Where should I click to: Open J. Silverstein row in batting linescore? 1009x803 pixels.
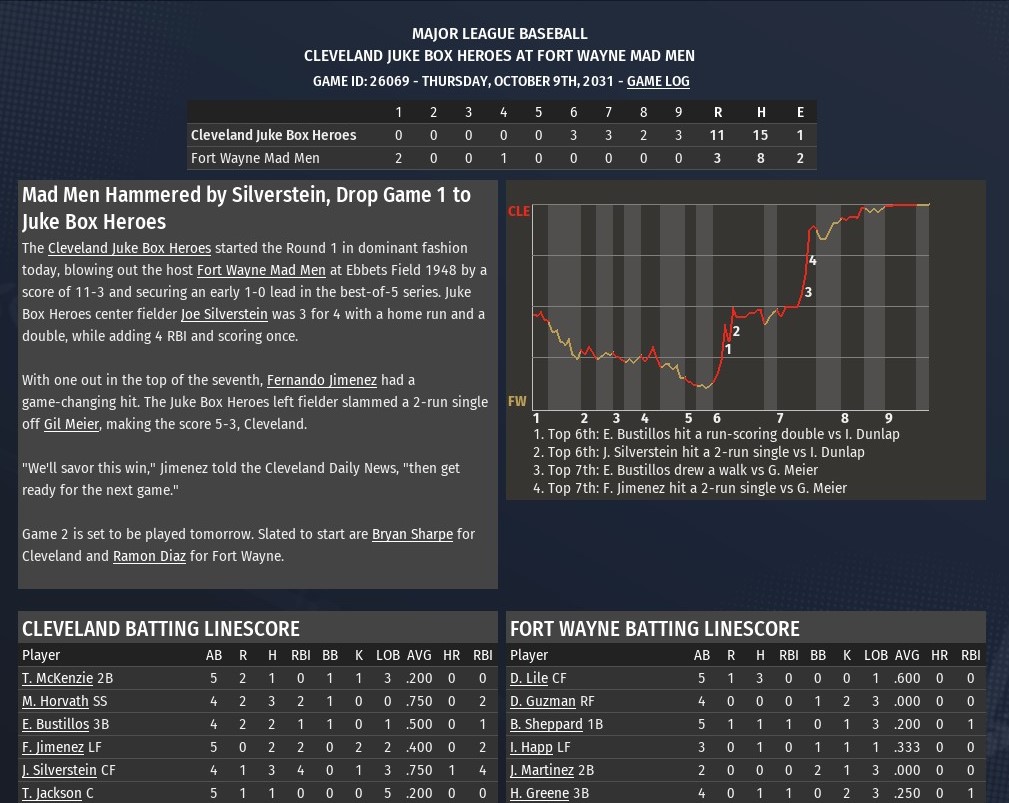click(x=59, y=770)
